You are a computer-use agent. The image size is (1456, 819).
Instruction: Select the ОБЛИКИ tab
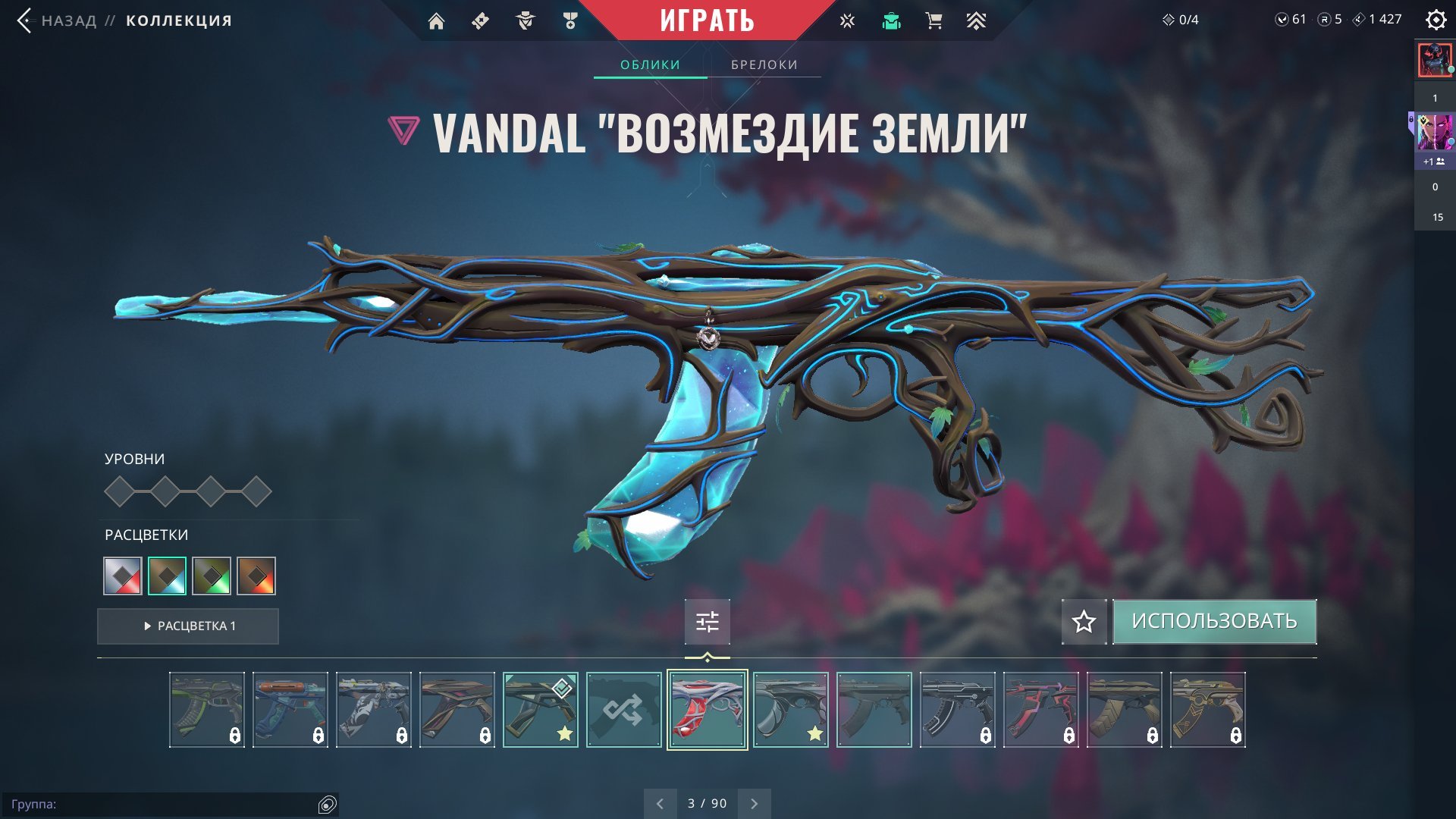tap(650, 64)
